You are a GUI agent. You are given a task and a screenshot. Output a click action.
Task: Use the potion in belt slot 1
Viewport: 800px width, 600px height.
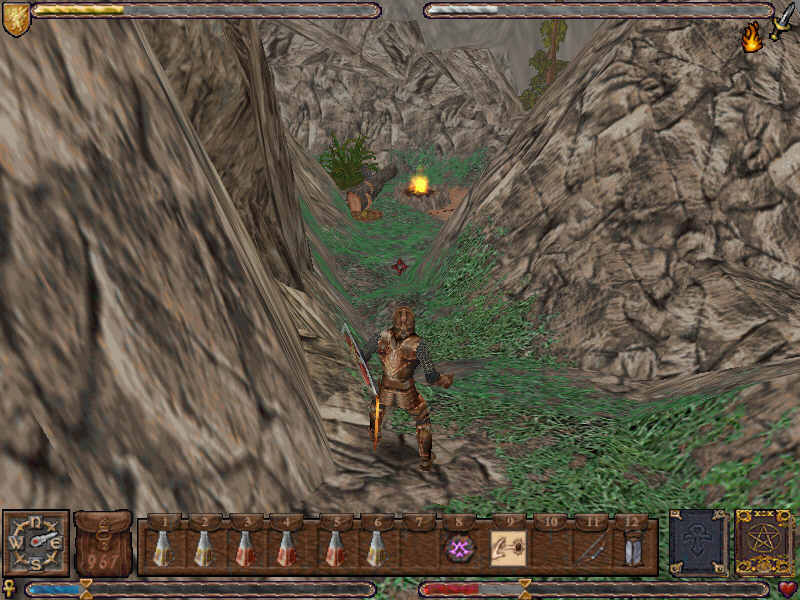coord(162,548)
